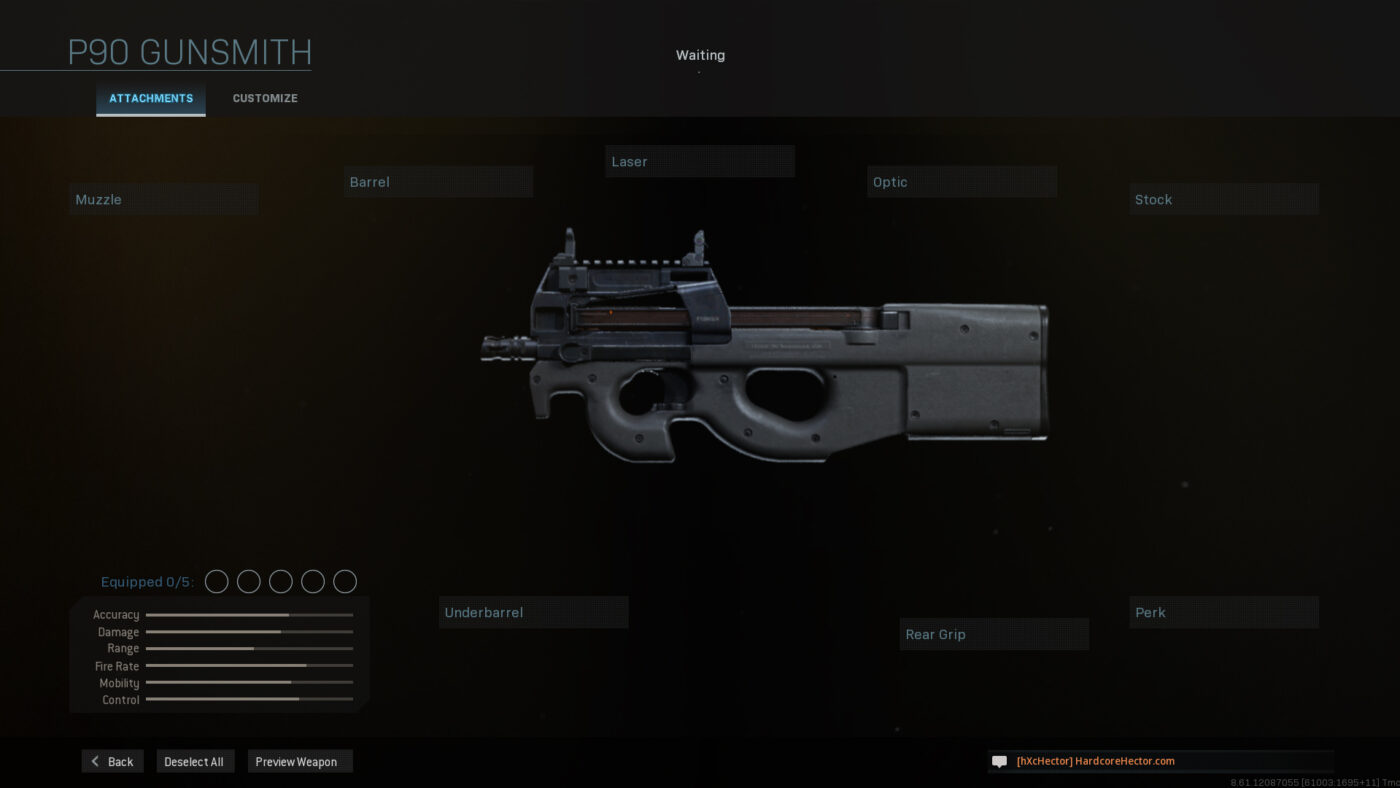The width and height of the screenshot is (1400, 788).
Task: Open the Rear Grip attachment slot
Action: pos(994,634)
